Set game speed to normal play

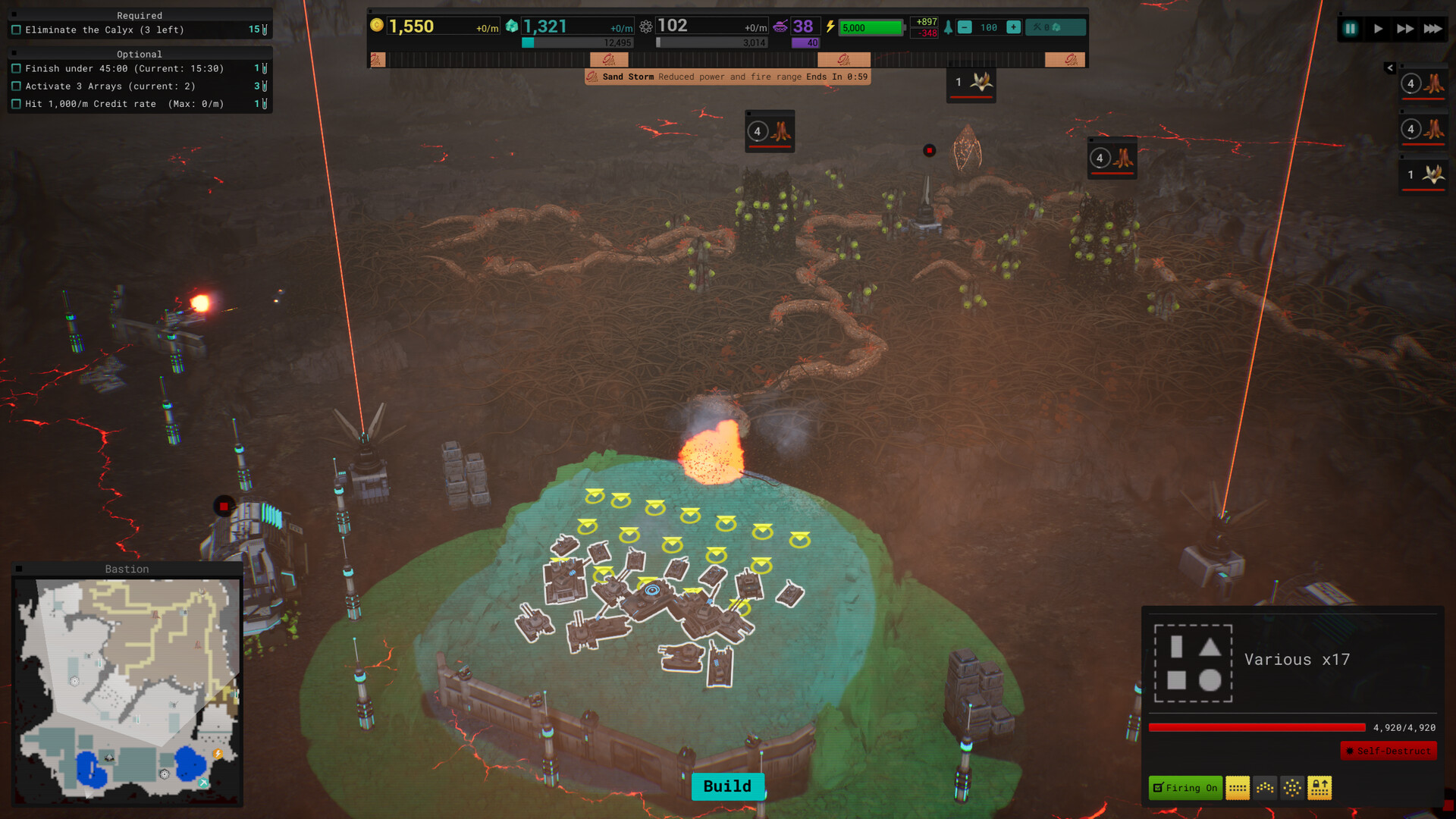click(x=1378, y=29)
